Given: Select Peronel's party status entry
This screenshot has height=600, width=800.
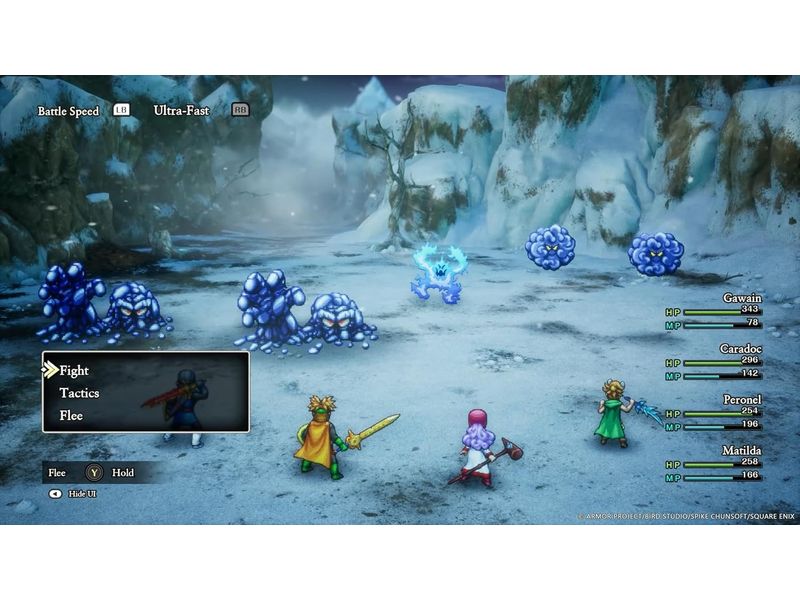Looking at the screenshot, I should pos(714,413).
